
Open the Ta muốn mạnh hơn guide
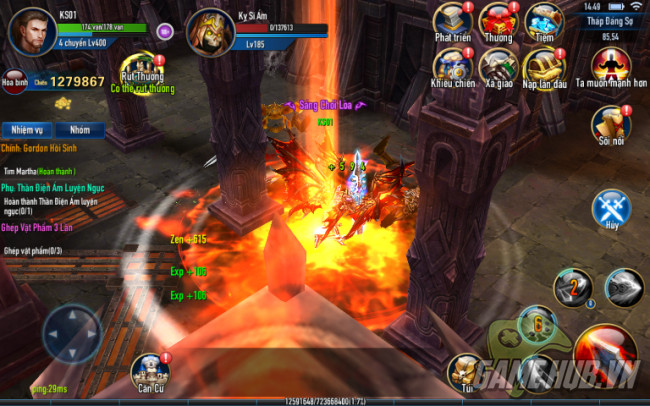pos(609,66)
